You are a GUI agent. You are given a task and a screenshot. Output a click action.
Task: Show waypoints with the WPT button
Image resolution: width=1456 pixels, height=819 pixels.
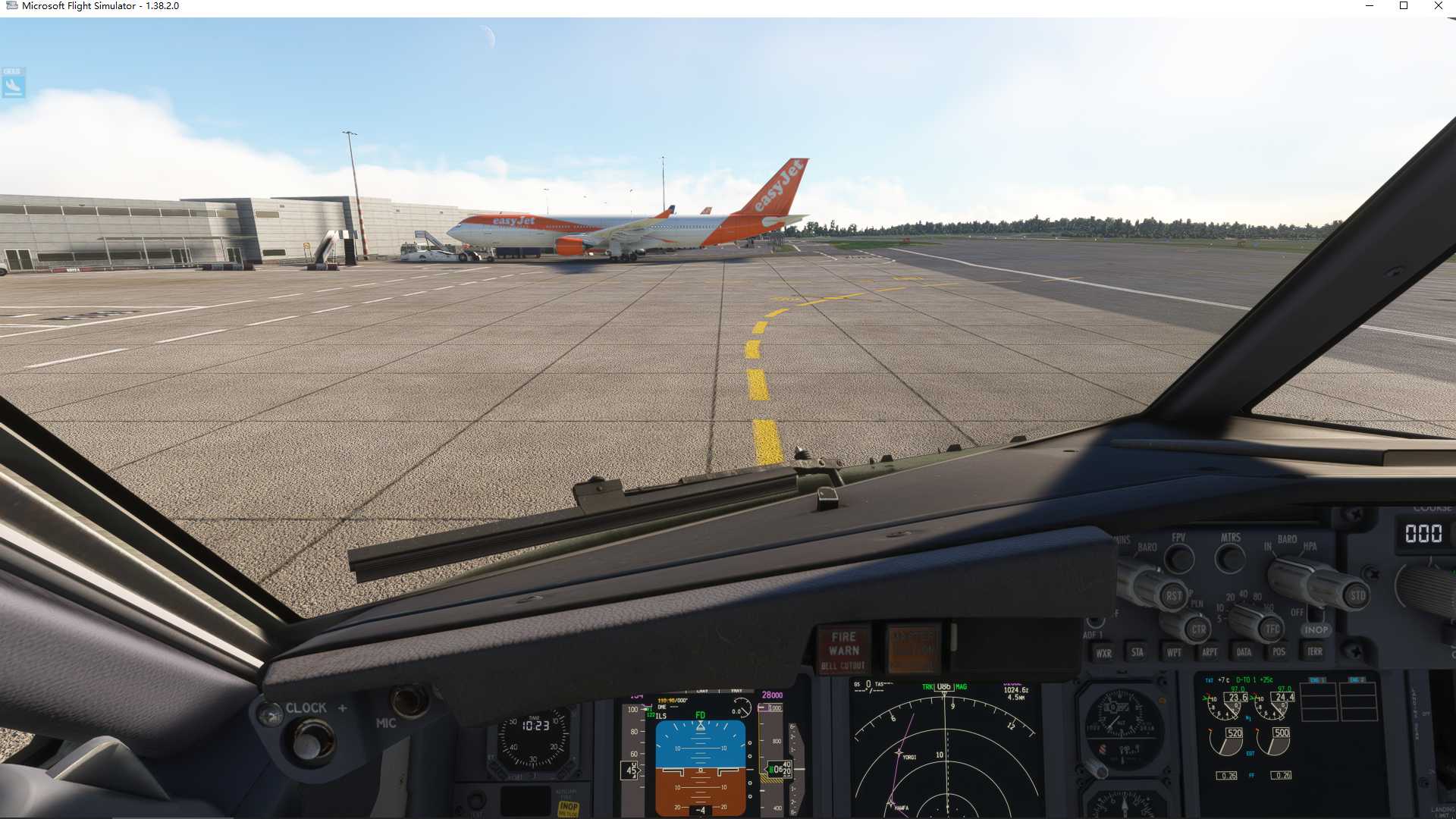[x=1174, y=652]
